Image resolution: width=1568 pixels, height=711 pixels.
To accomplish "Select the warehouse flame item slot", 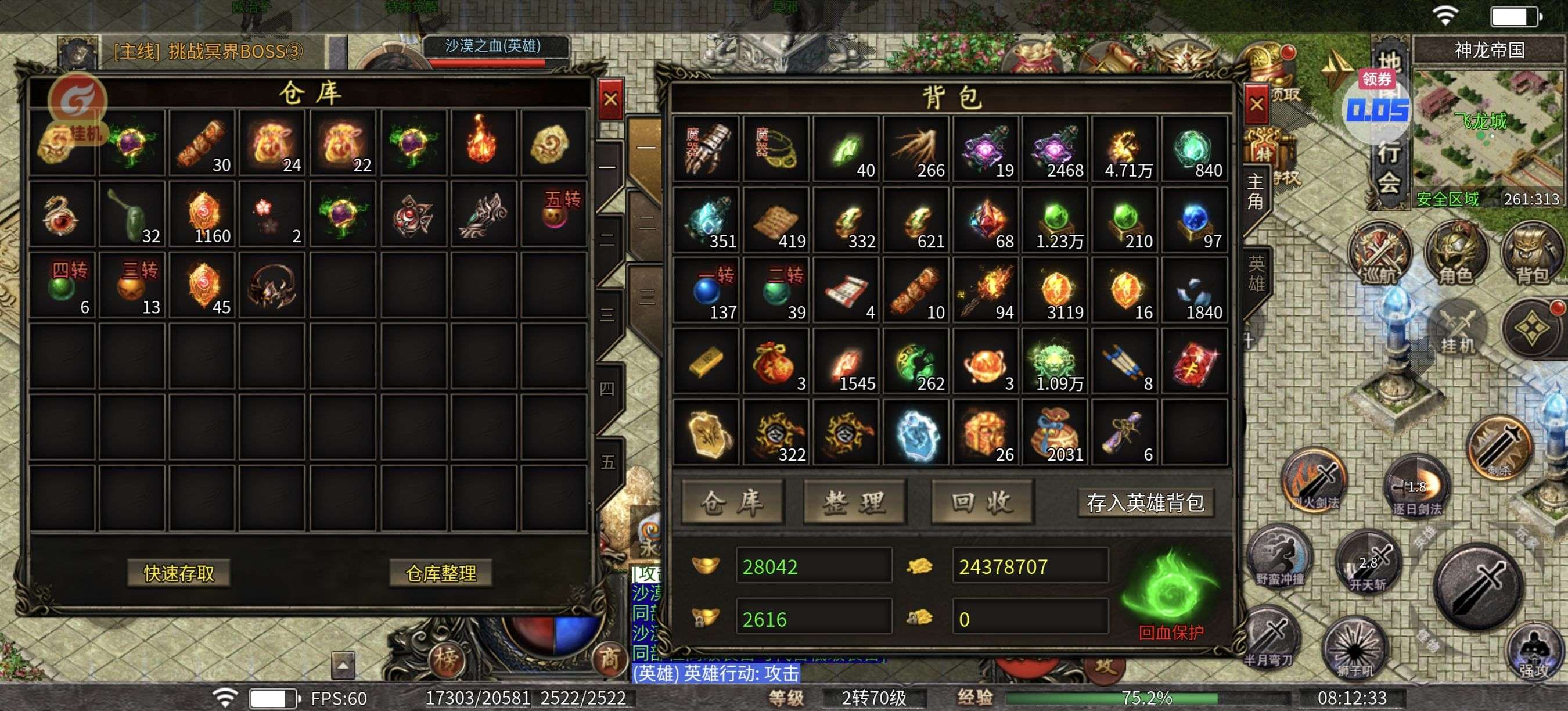I will [x=481, y=142].
